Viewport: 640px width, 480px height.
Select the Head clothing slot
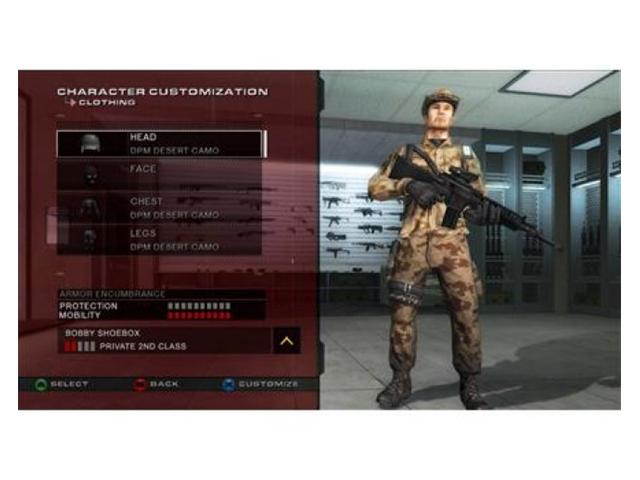pos(160,143)
